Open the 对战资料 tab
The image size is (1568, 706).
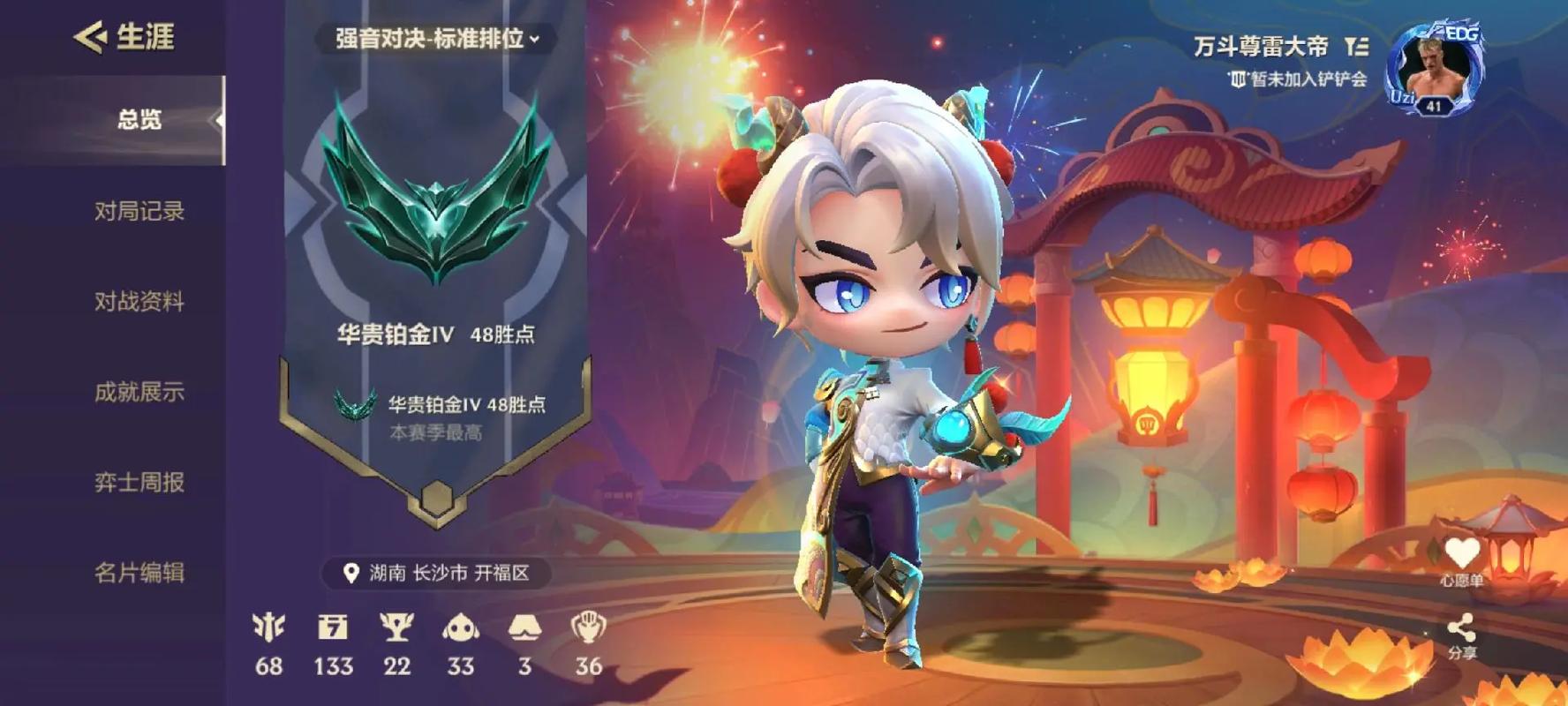(x=139, y=302)
